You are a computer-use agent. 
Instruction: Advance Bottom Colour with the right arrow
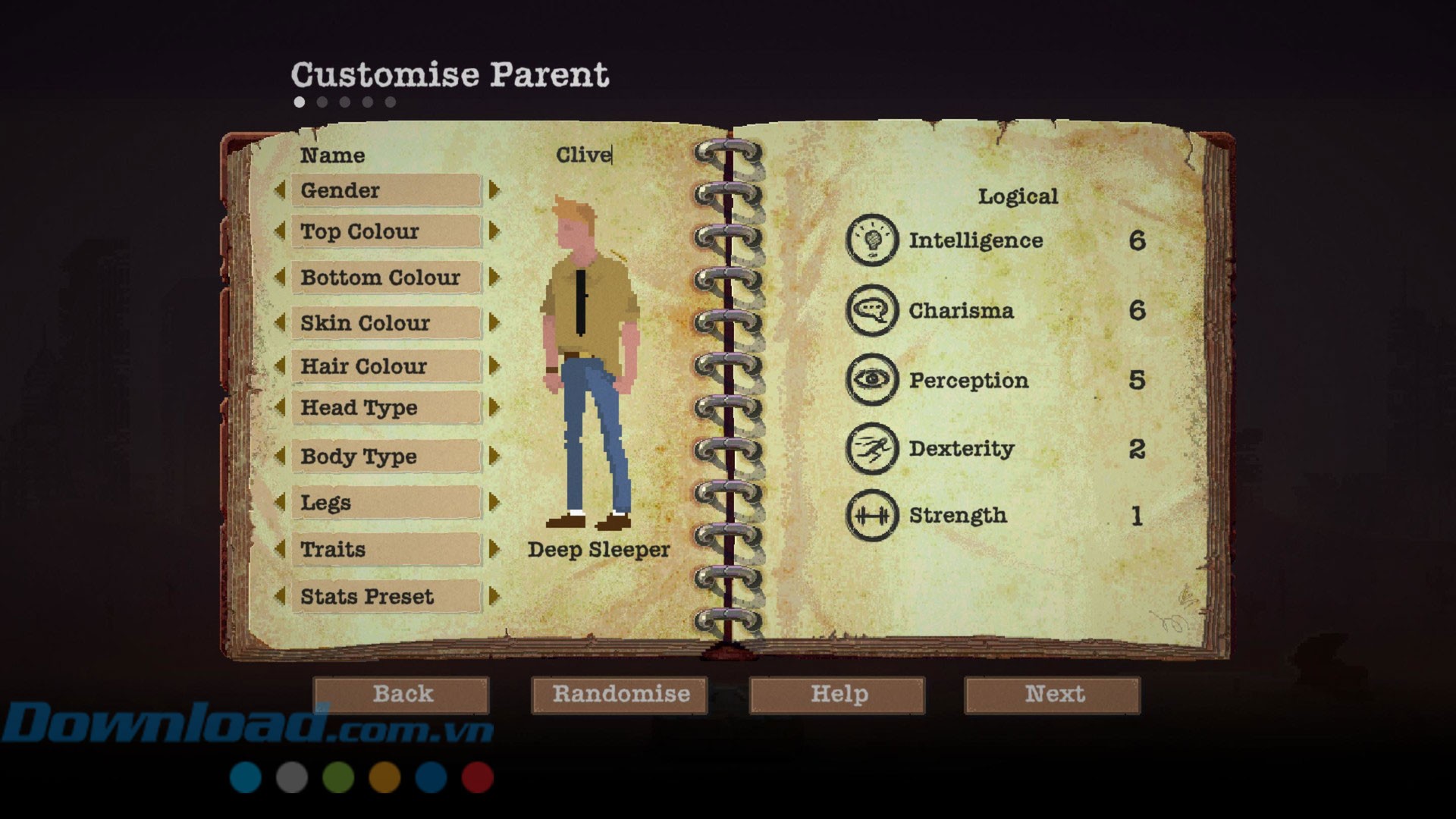pyautogui.click(x=494, y=277)
